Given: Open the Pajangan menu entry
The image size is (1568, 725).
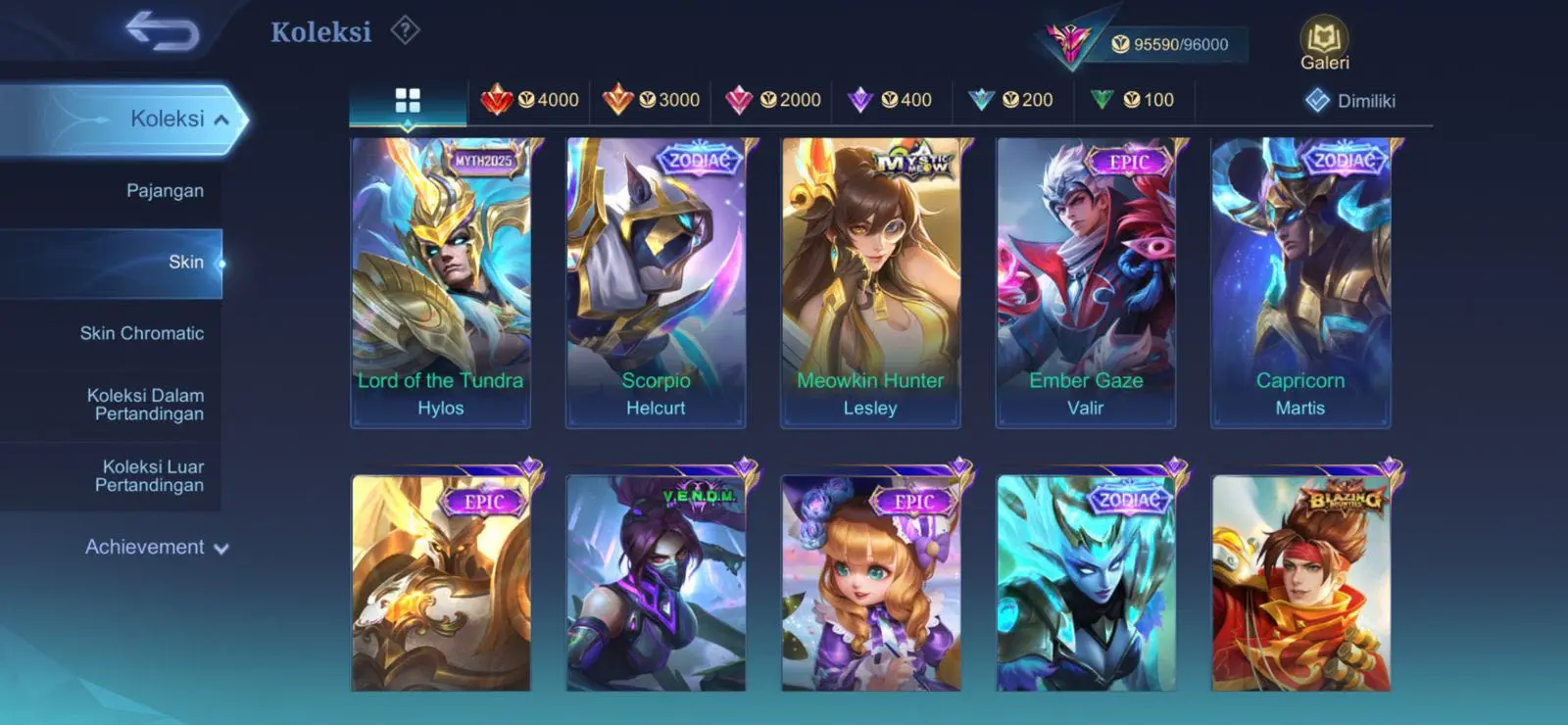Looking at the screenshot, I should click(x=165, y=191).
